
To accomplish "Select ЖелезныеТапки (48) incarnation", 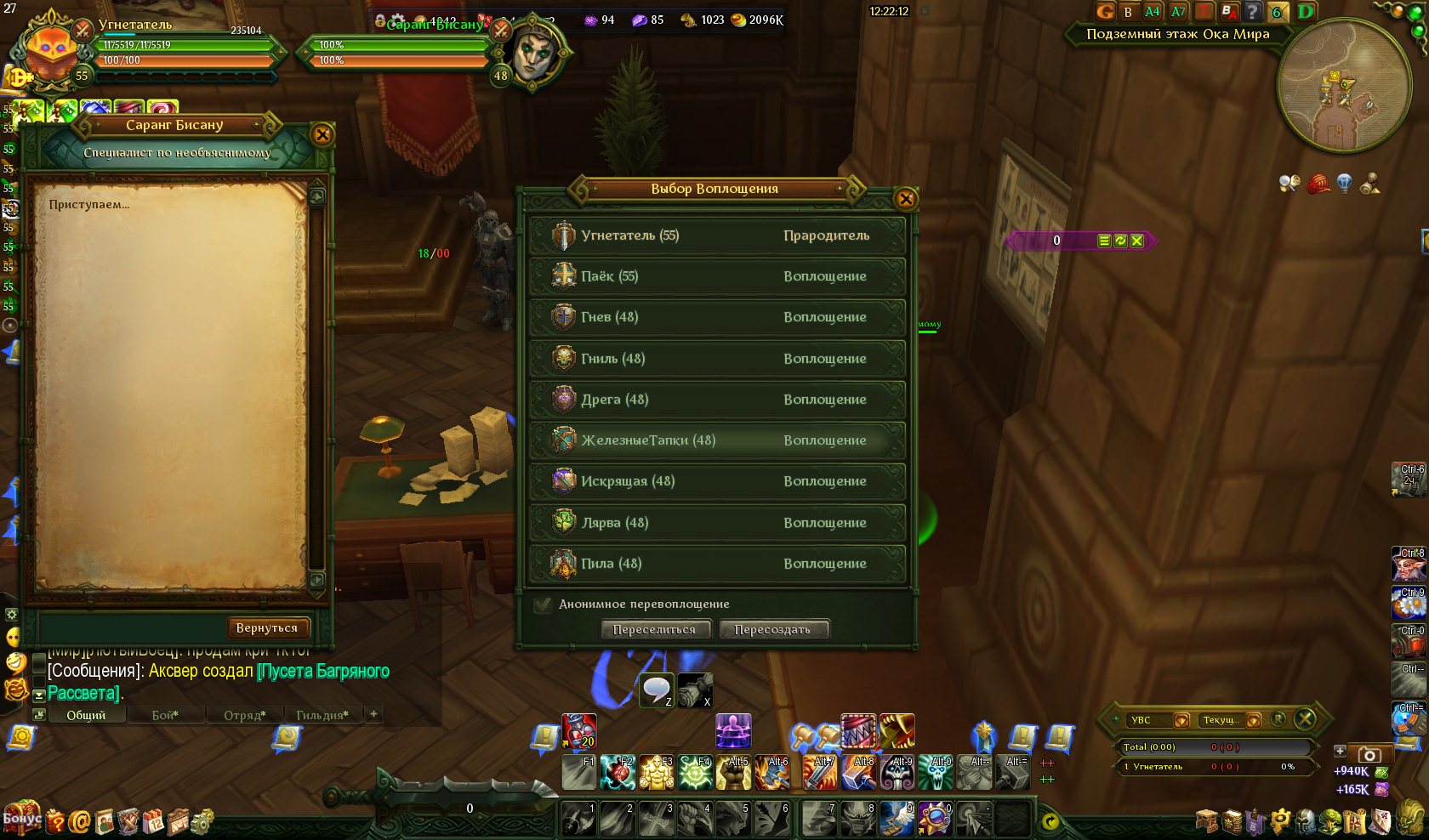I will pos(717,440).
